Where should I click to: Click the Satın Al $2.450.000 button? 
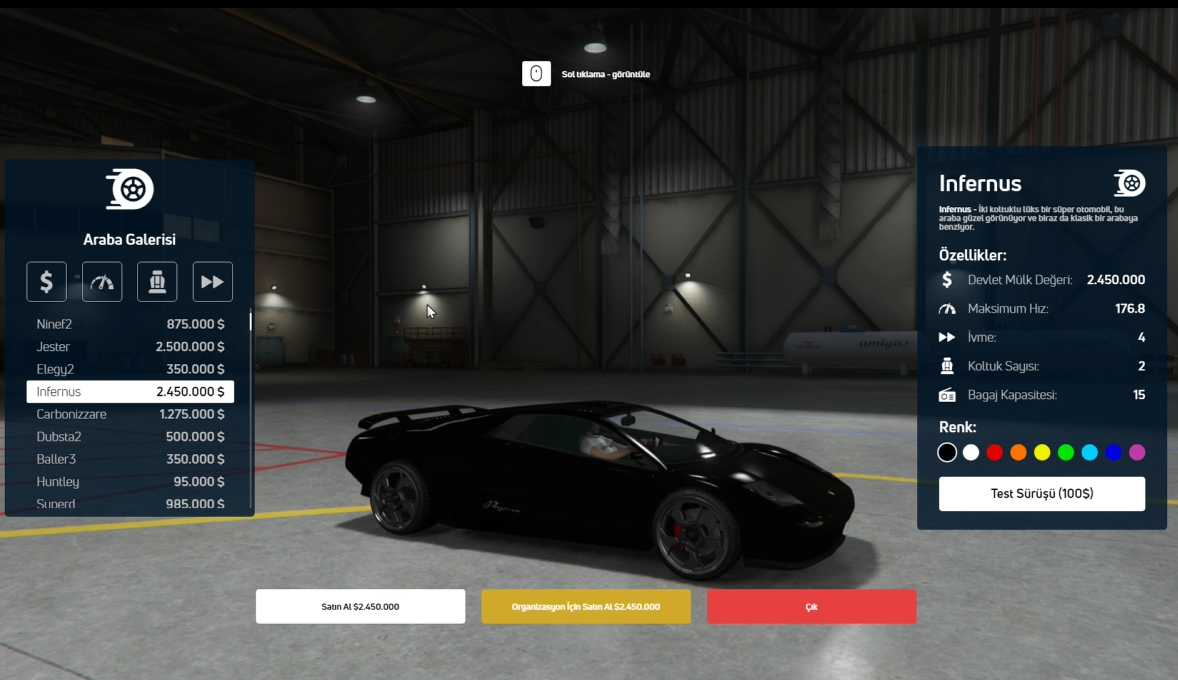[x=360, y=607]
